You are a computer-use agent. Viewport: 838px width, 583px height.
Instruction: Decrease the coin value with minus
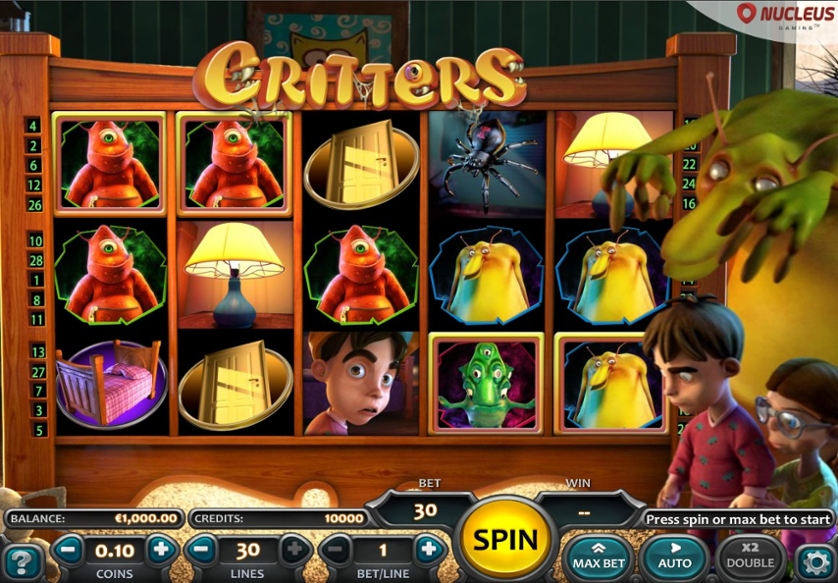pyautogui.click(x=69, y=549)
